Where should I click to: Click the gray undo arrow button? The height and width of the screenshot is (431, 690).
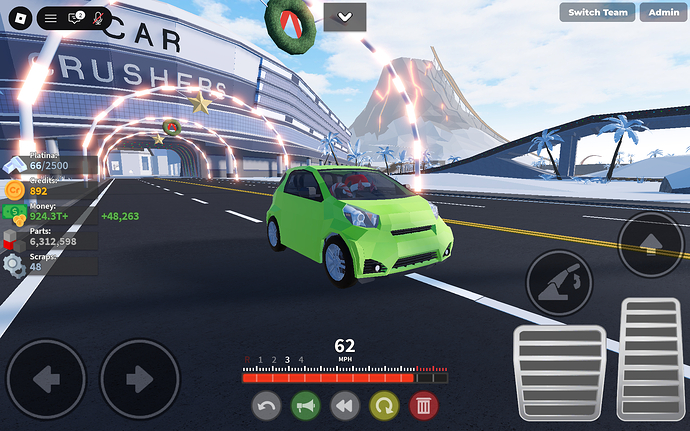click(x=266, y=405)
